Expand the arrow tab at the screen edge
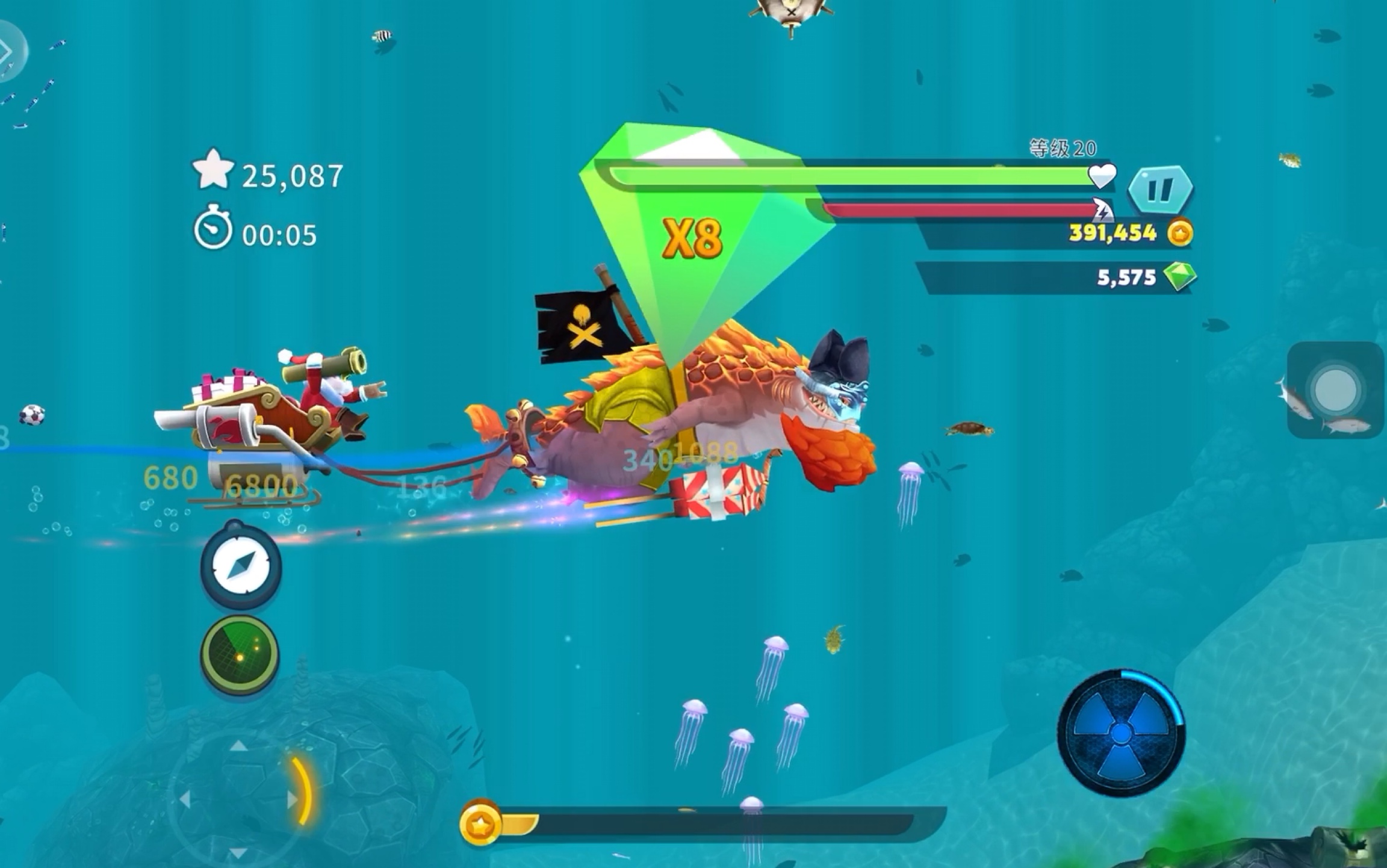Image resolution: width=1387 pixels, height=868 pixels. pos(8,51)
